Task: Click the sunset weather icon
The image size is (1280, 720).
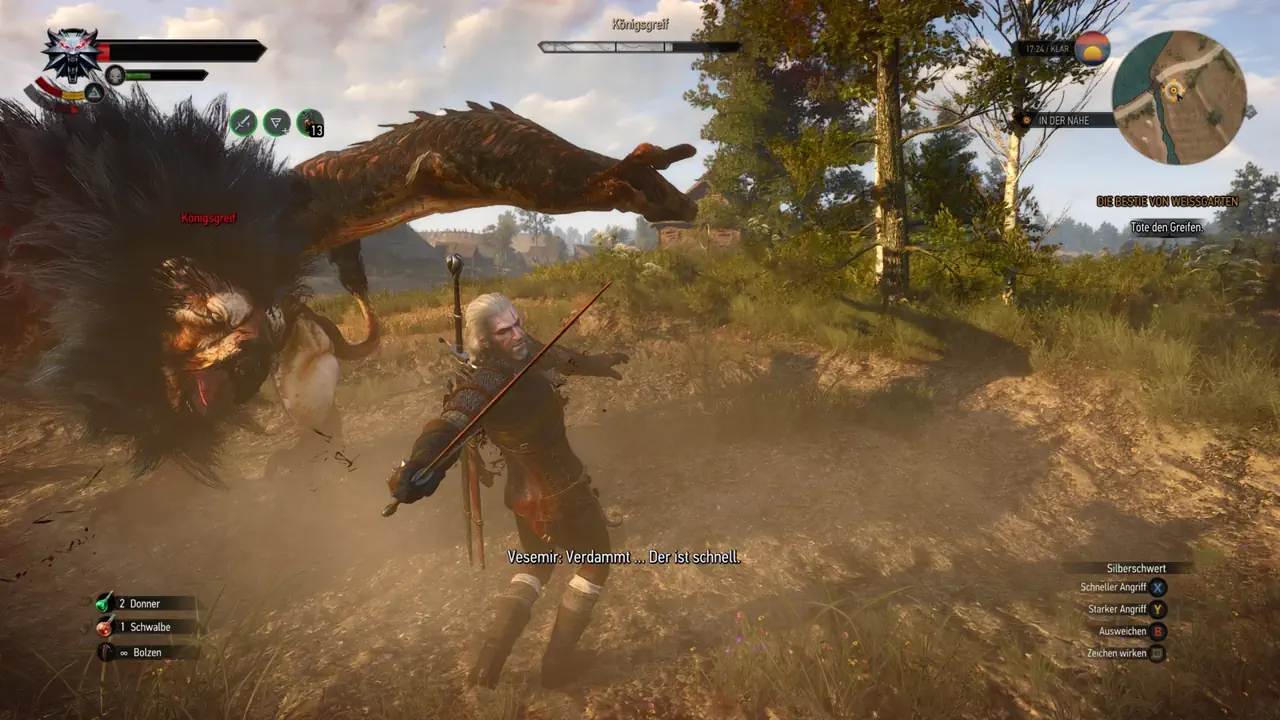Action: point(1091,48)
